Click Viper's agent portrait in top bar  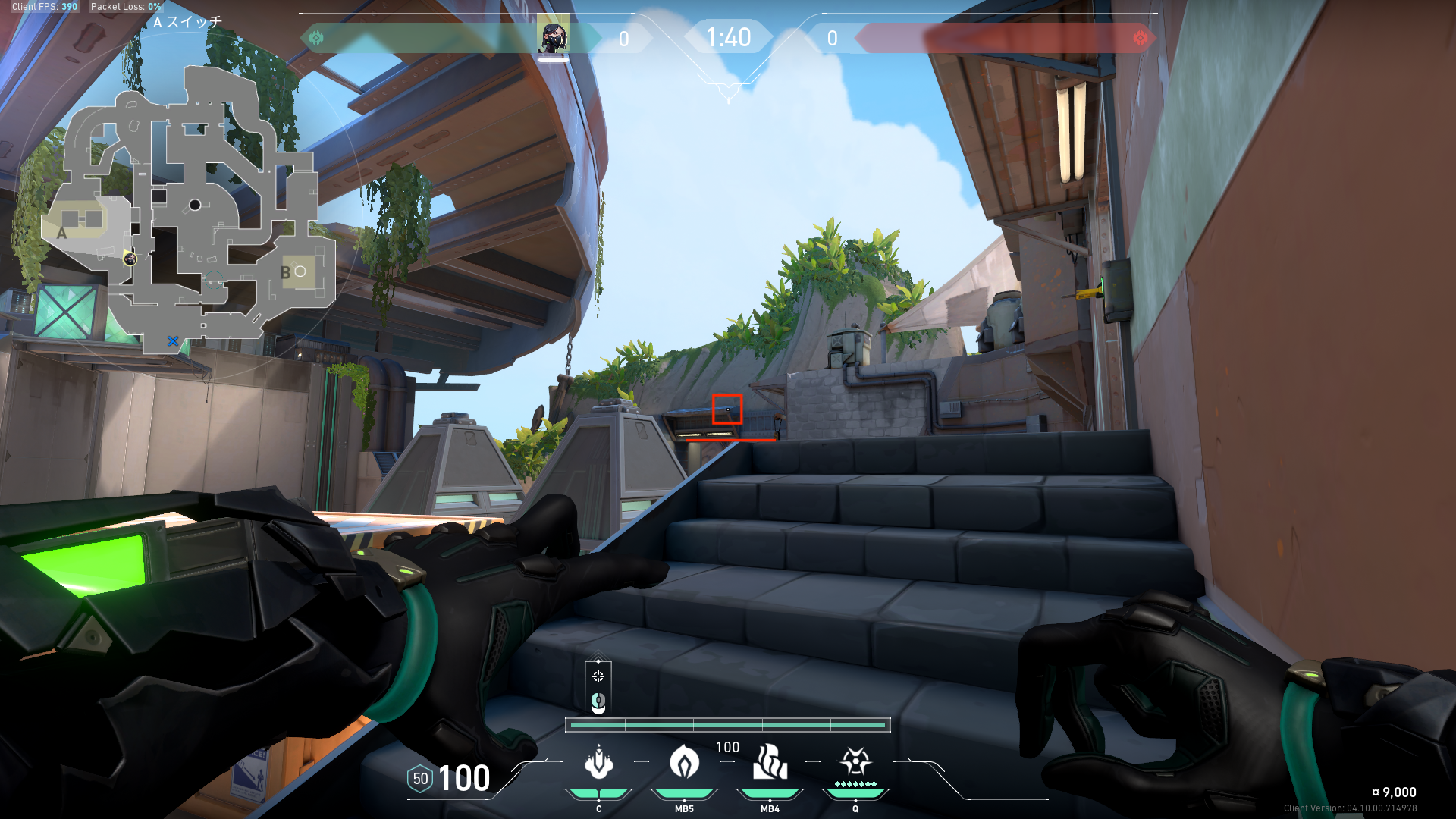pyautogui.click(x=553, y=36)
